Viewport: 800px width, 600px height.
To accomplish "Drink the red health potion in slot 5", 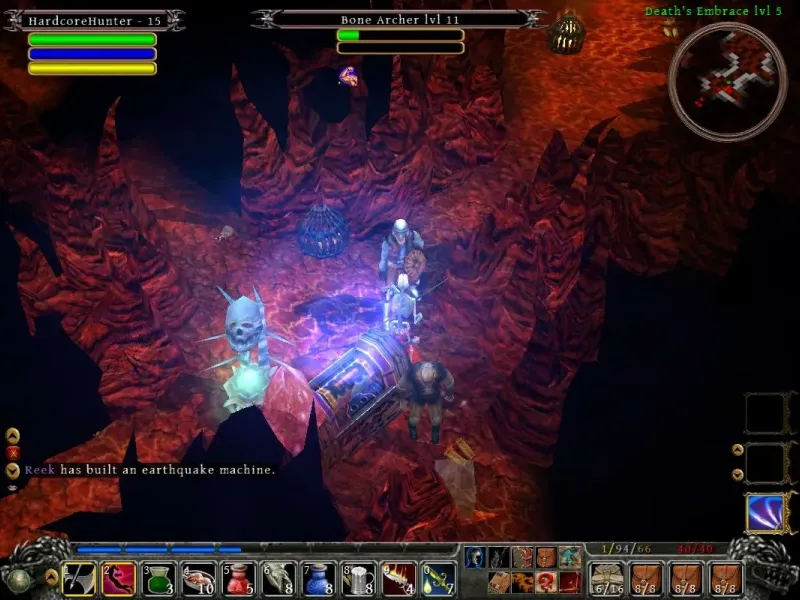I will 239,578.
